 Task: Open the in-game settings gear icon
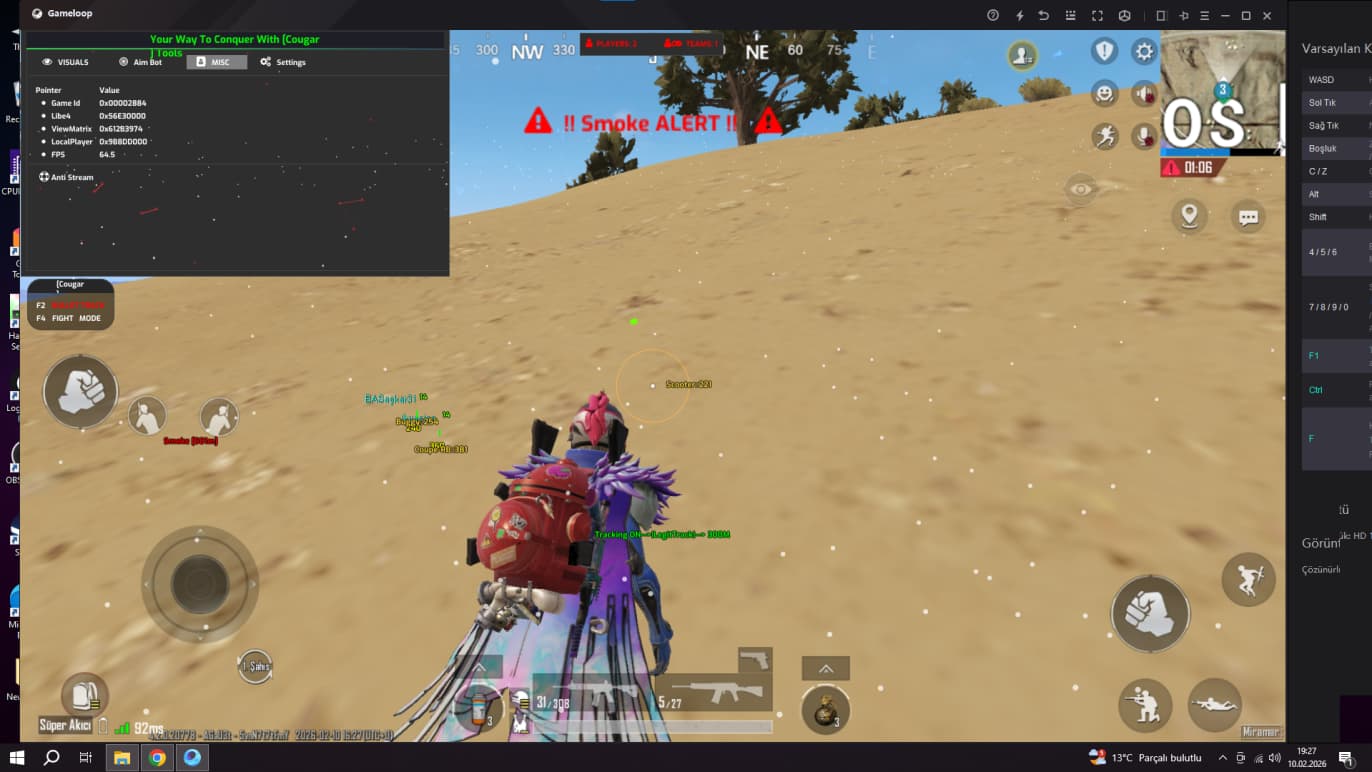coord(1143,50)
